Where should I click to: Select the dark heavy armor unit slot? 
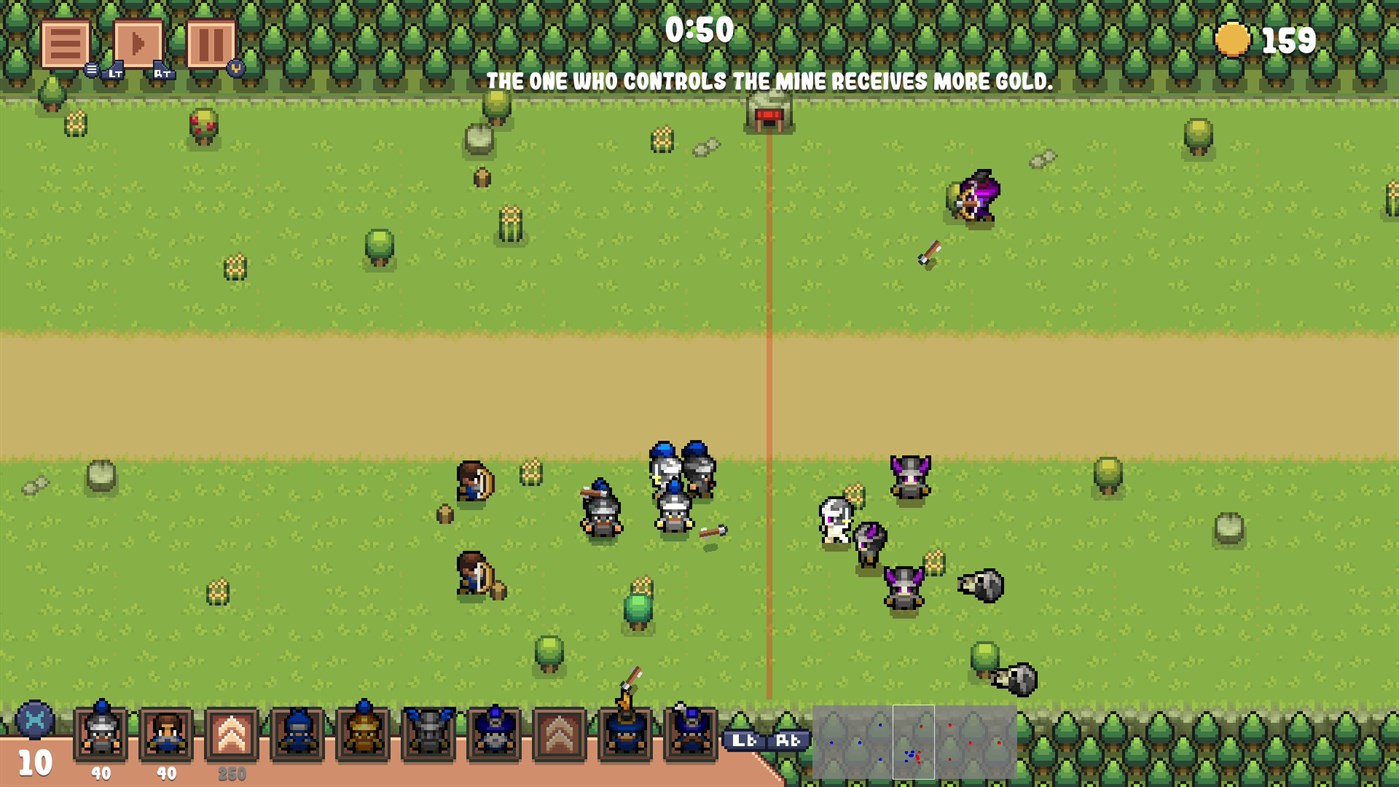(x=428, y=735)
